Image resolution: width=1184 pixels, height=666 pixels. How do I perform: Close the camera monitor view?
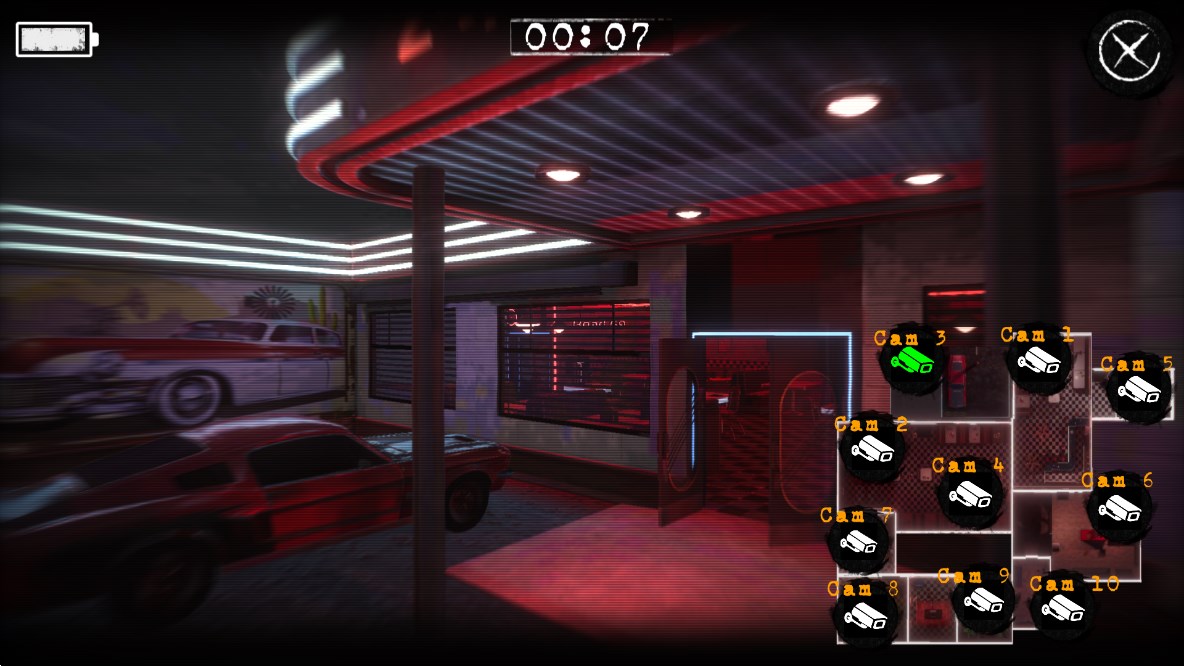click(1129, 50)
